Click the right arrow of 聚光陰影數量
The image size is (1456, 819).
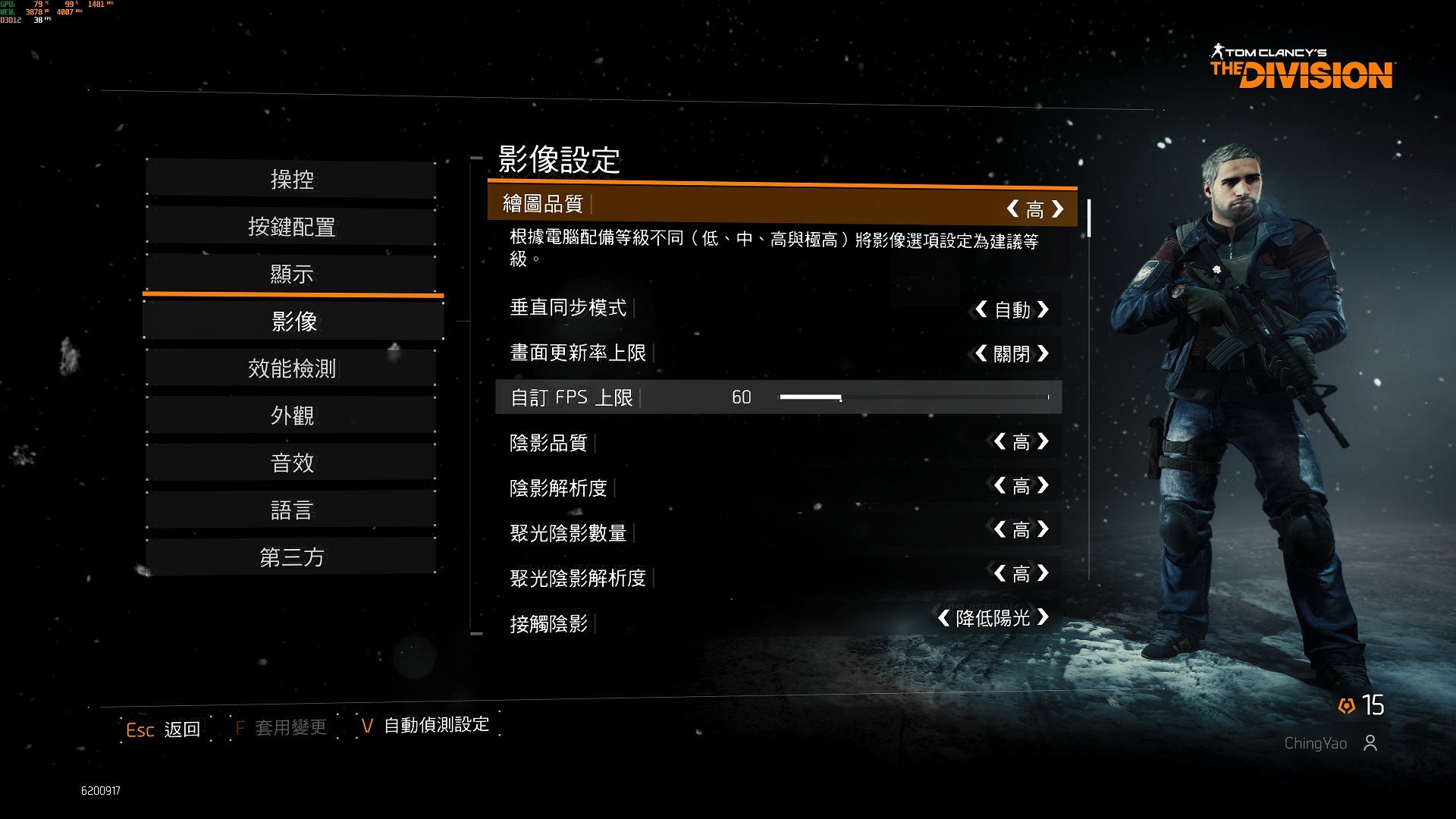[1043, 529]
